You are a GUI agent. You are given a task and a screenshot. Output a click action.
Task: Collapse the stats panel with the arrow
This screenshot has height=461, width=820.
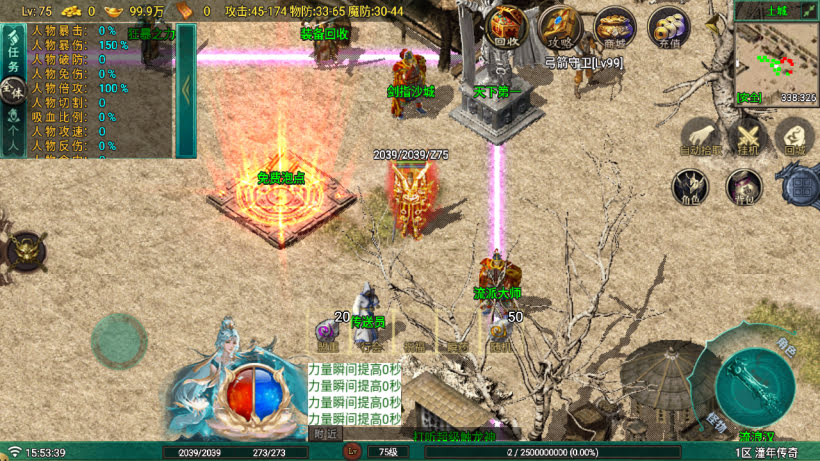[186, 88]
